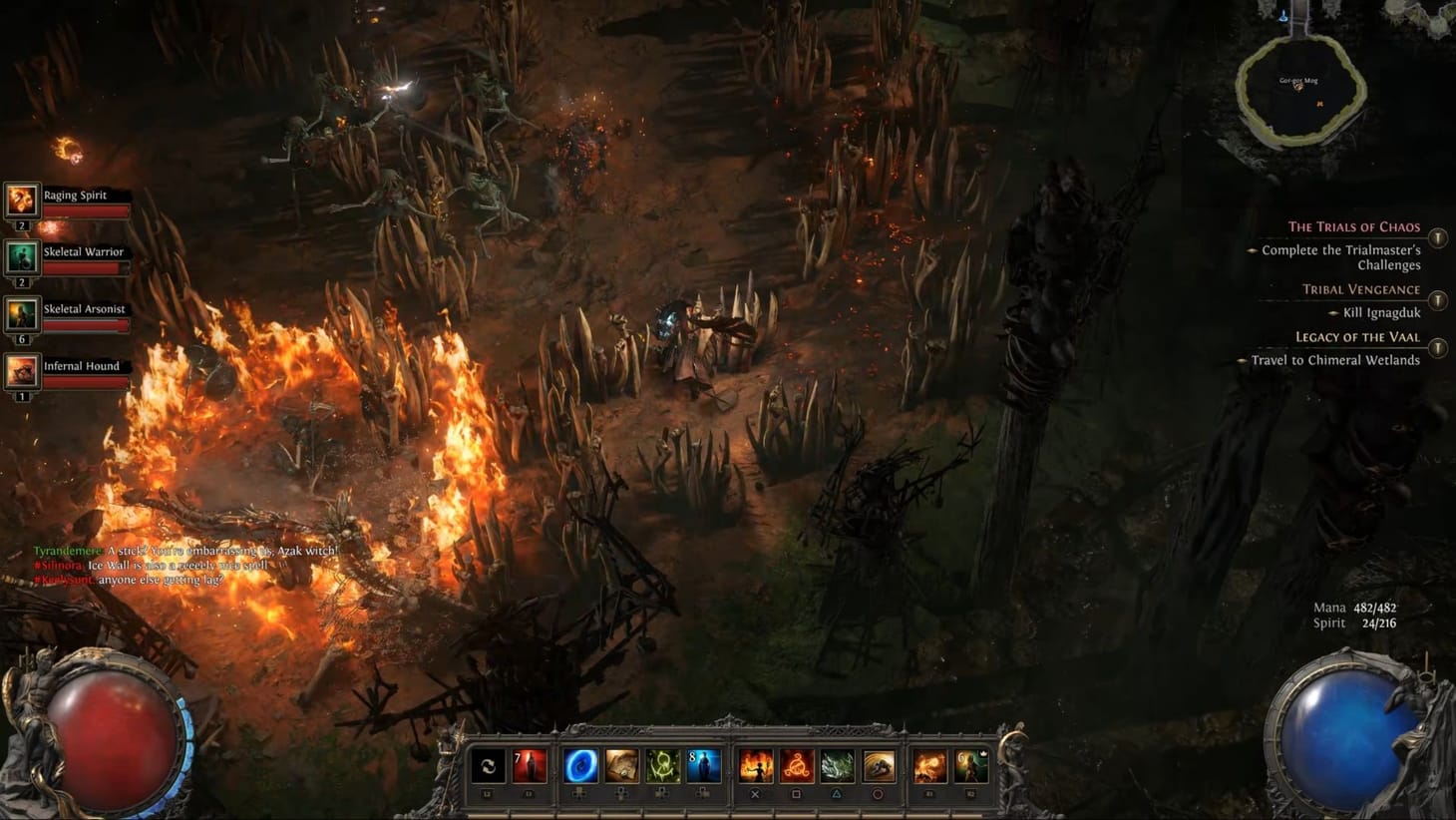Select the Tribal Vengeance quest header
The height and width of the screenshot is (820, 1456).
(x=1361, y=289)
